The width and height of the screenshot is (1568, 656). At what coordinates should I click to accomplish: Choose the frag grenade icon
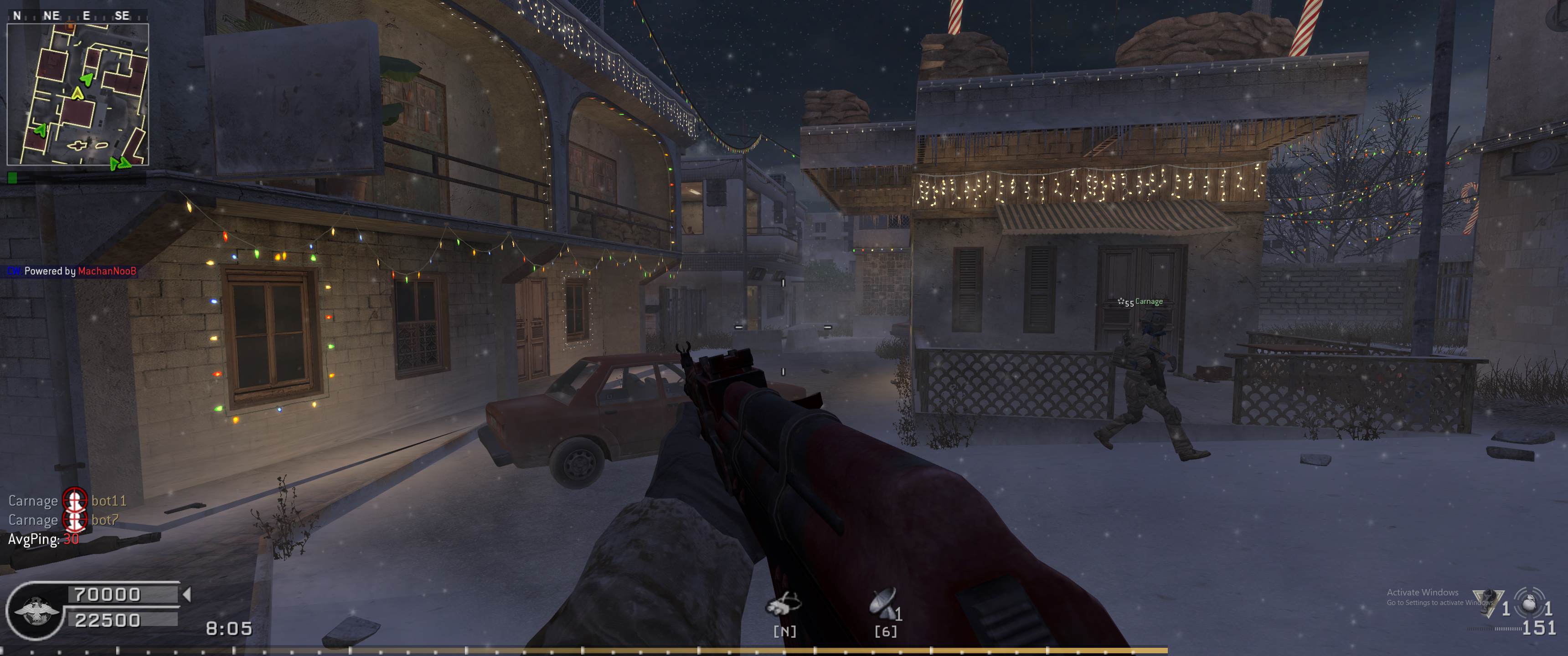pyautogui.click(x=1528, y=605)
